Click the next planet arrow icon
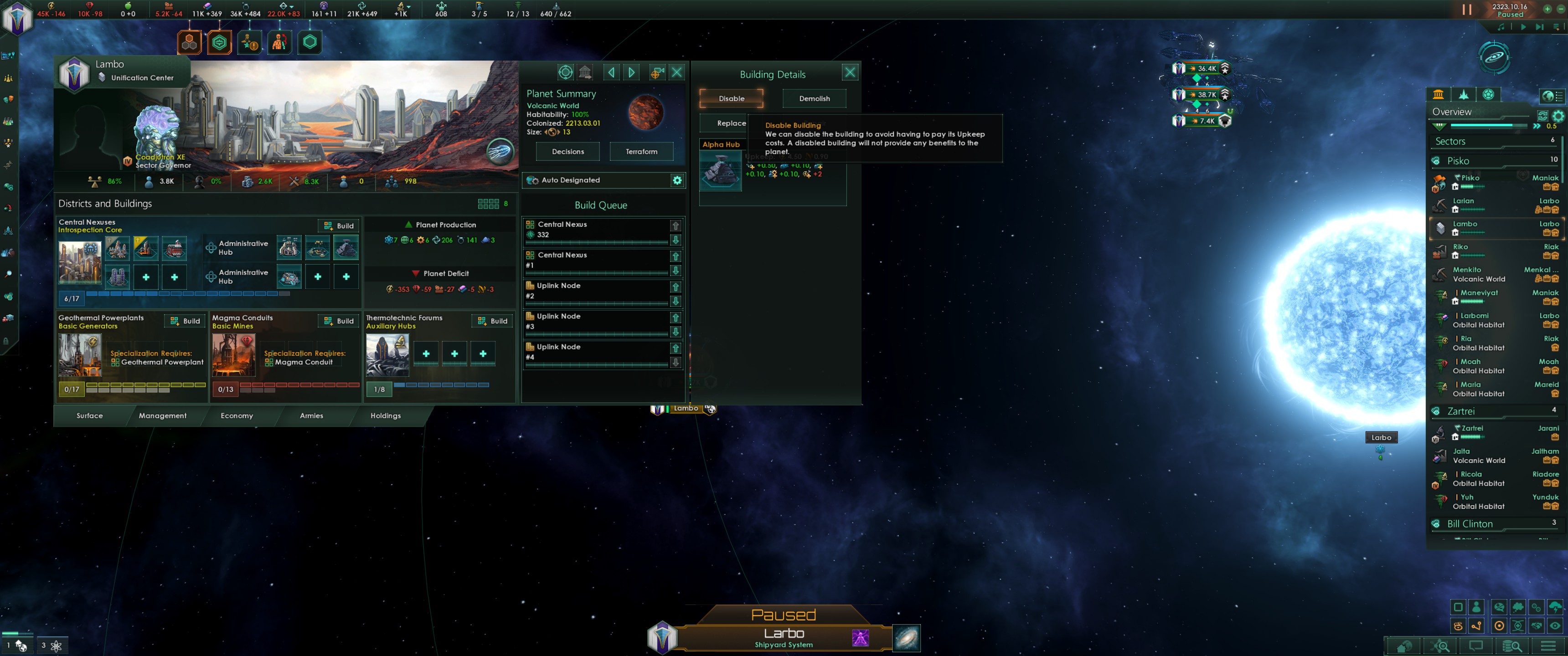Viewport: 1568px width, 656px height. [x=631, y=72]
